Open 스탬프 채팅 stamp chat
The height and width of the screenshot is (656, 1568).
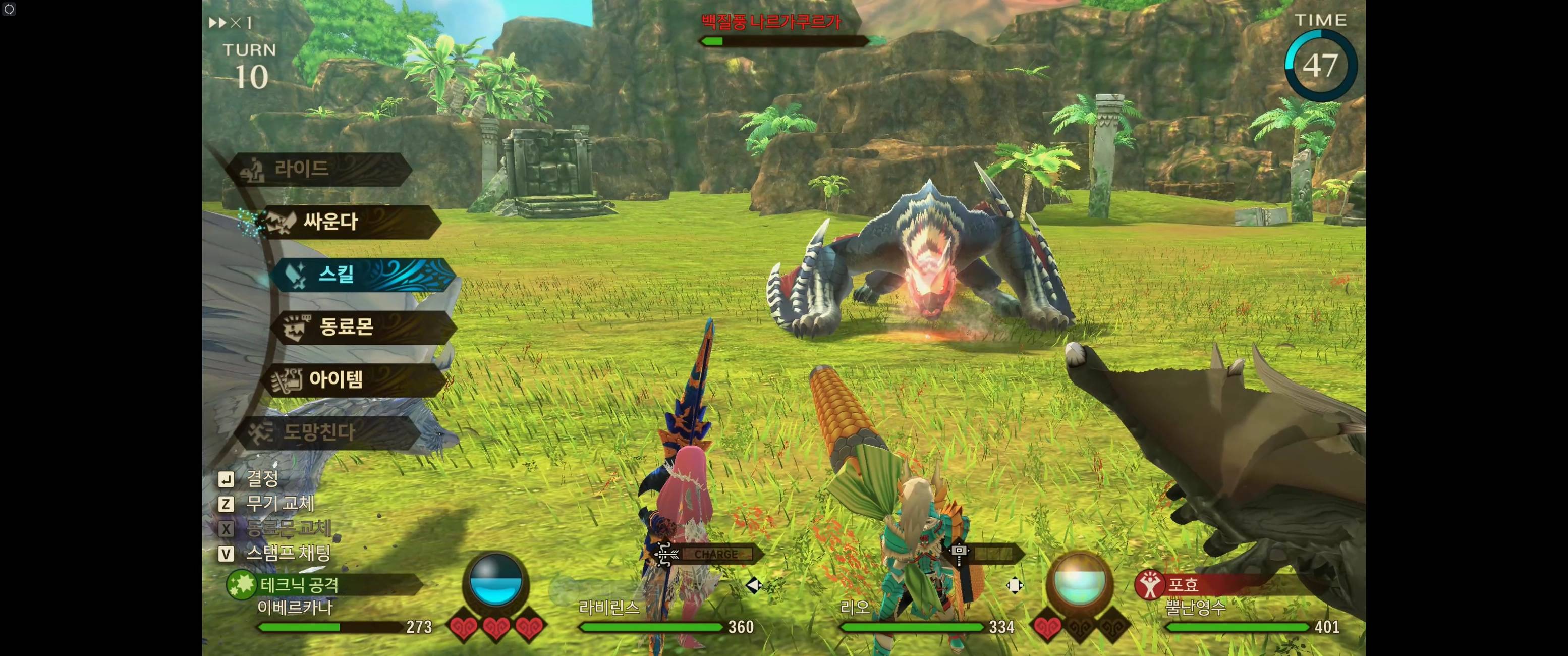(287, 553)
